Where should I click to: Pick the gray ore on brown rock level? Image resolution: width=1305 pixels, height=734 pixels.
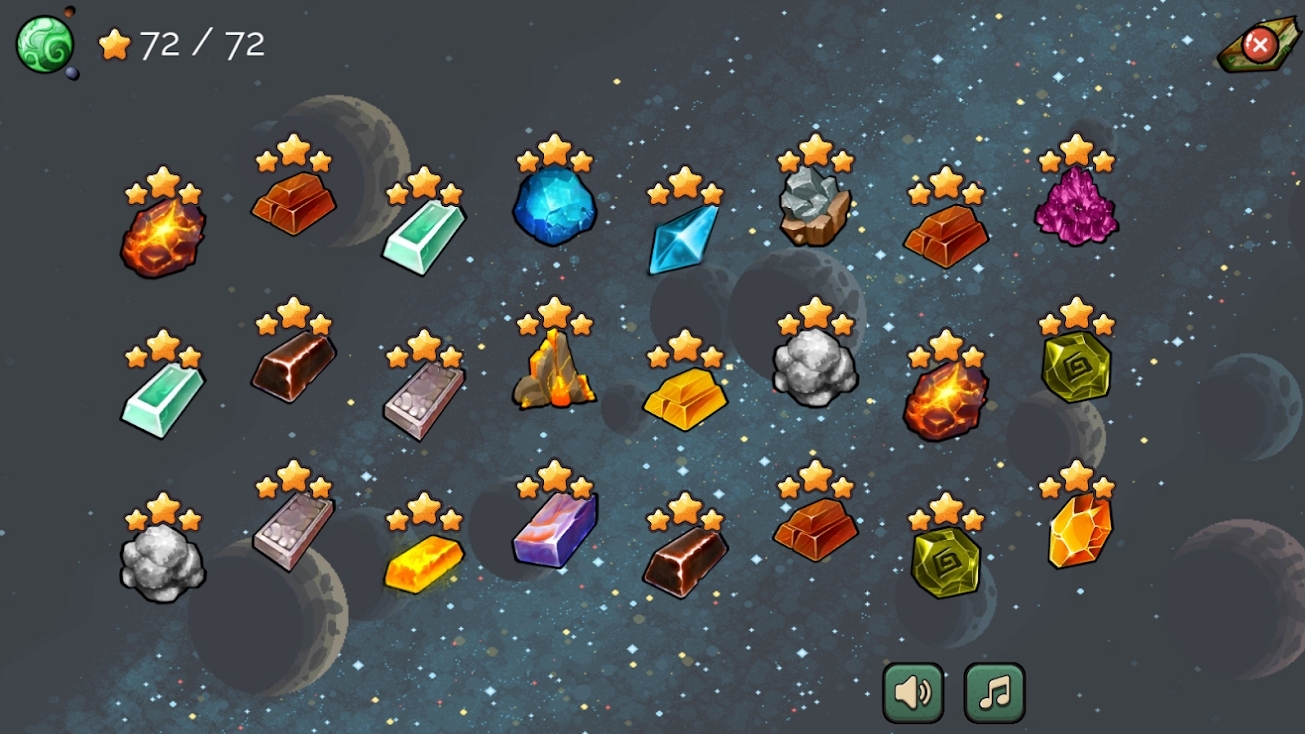pyautogui.click(x=815, y=206)
